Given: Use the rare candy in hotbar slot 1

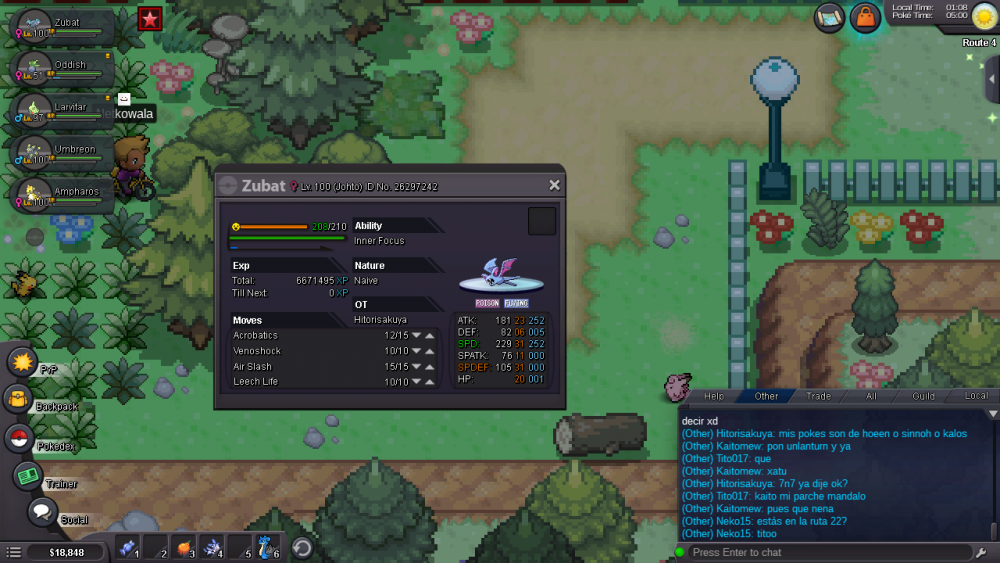Looking at the screenshot, I should coord(127,547).
